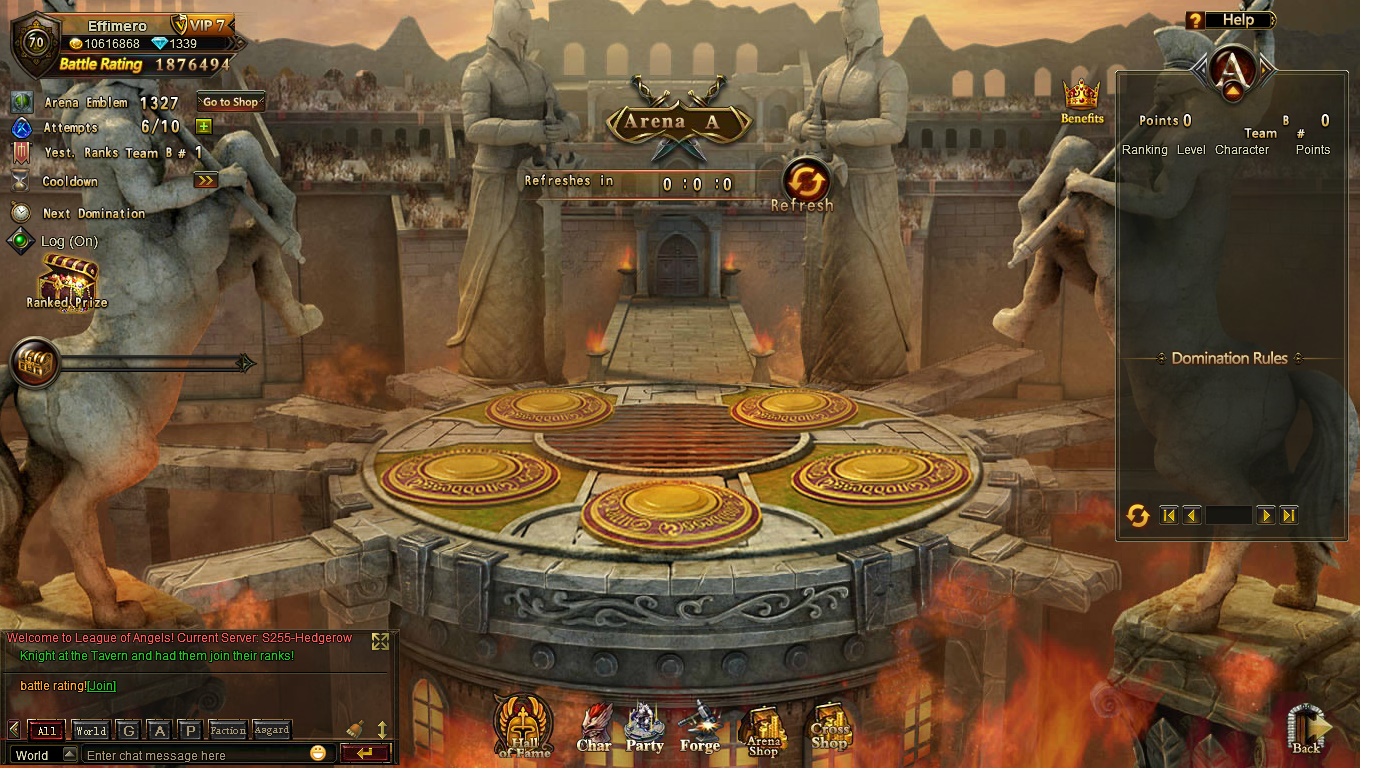Open the Party menu
This screenshot has height=774, width=1386.
click(x=645, y=728)
